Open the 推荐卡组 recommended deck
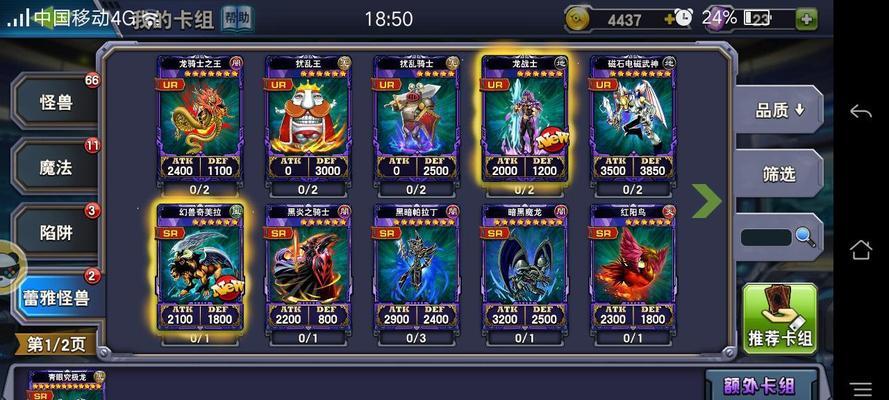Viewport: 889px width, 400px height. 779,319
